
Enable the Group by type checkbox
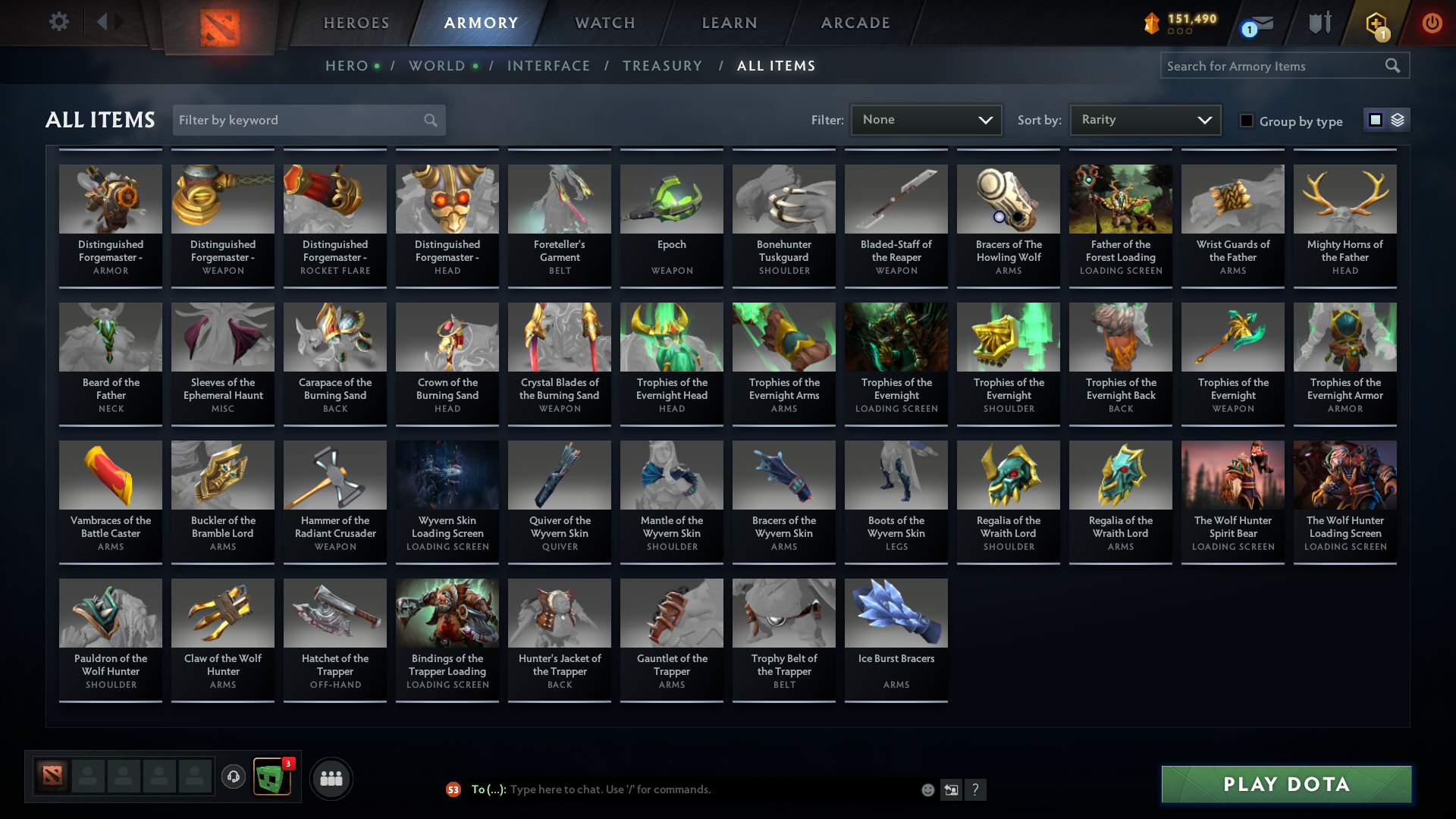pos(1247,121)
